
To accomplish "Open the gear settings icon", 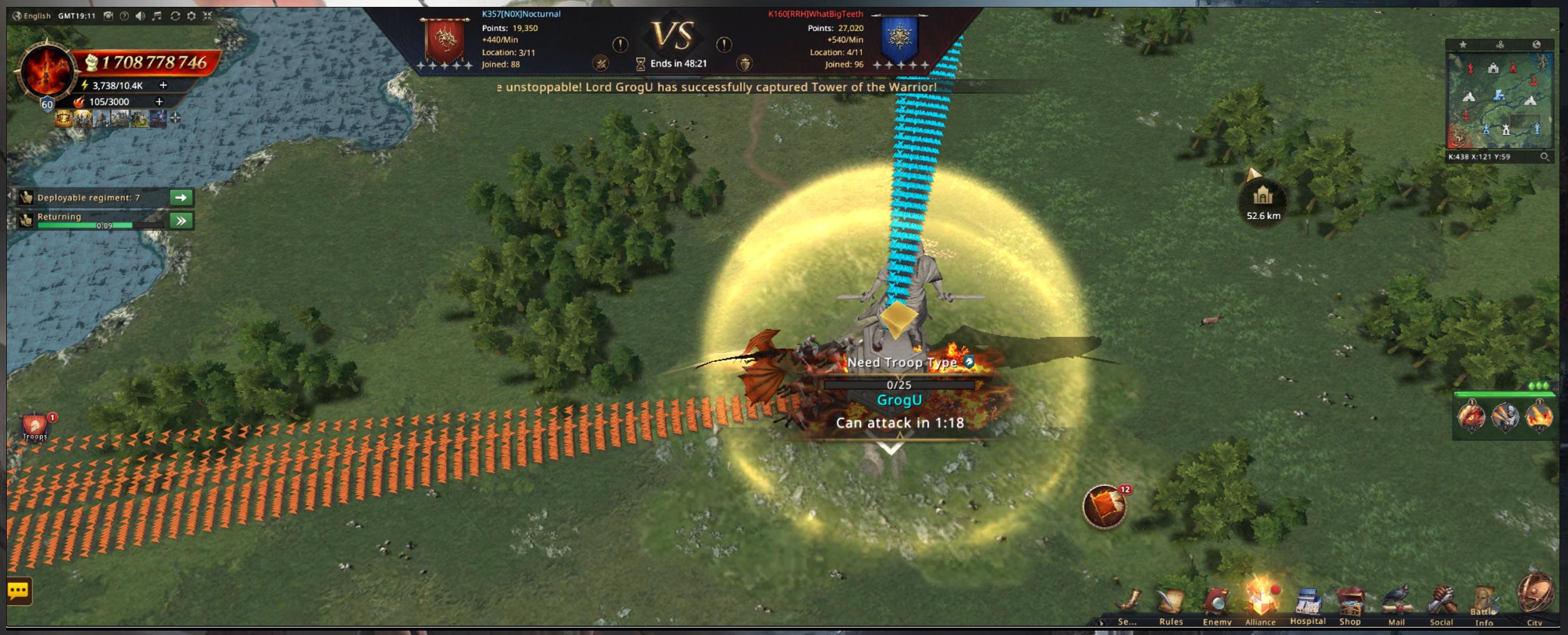I will 192,16.
